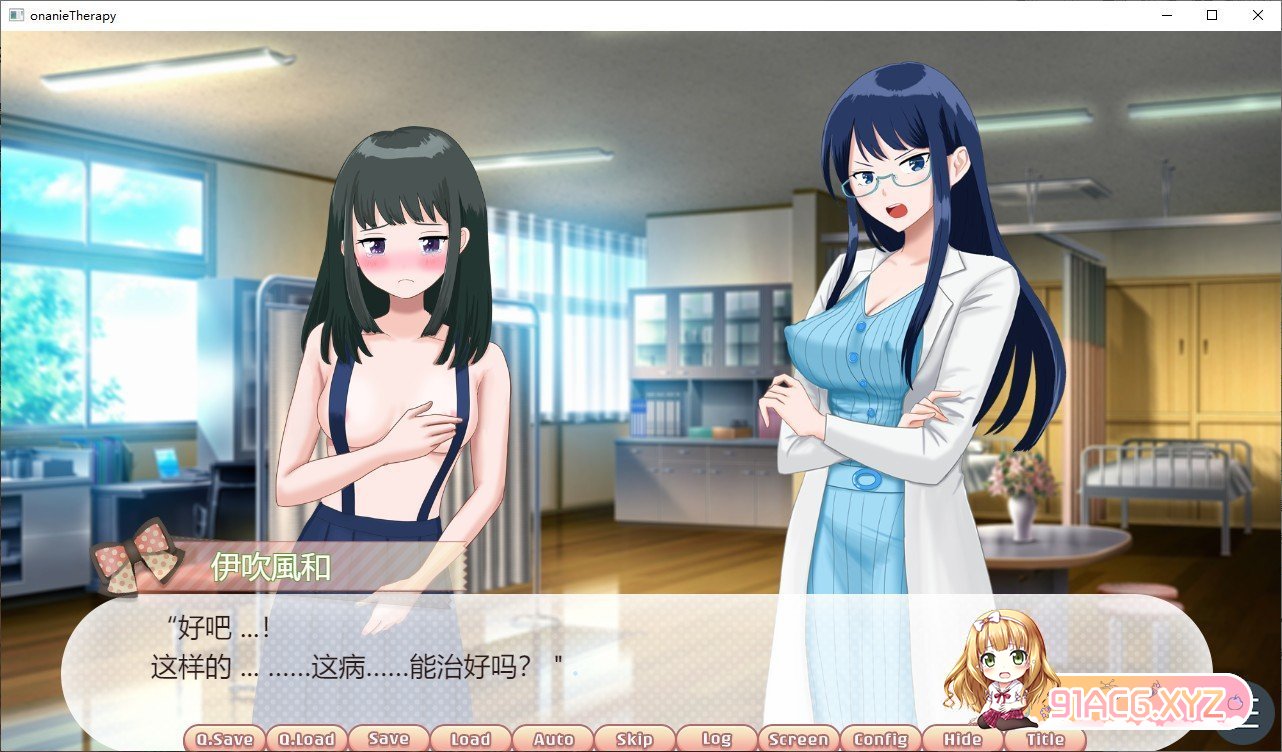Switch Screen display mode
1282x752 pixels.
coord(798,739)
